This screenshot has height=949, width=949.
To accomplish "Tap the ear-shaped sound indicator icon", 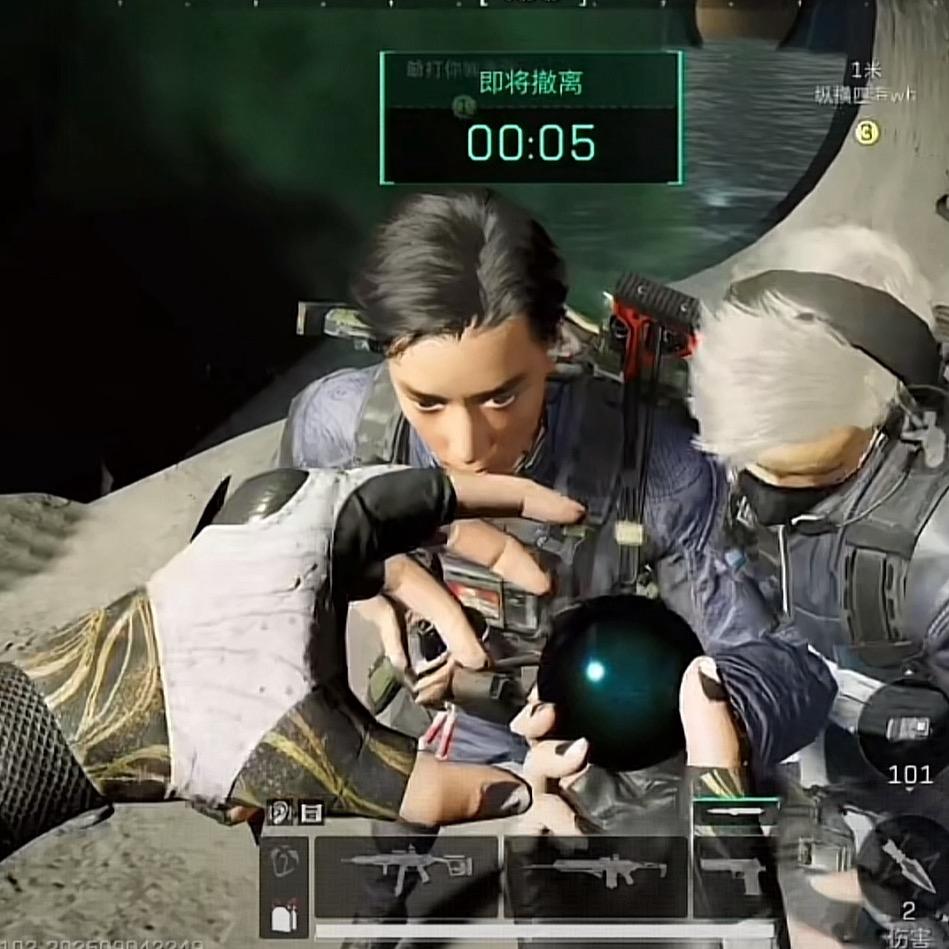I will pos(280,812).
